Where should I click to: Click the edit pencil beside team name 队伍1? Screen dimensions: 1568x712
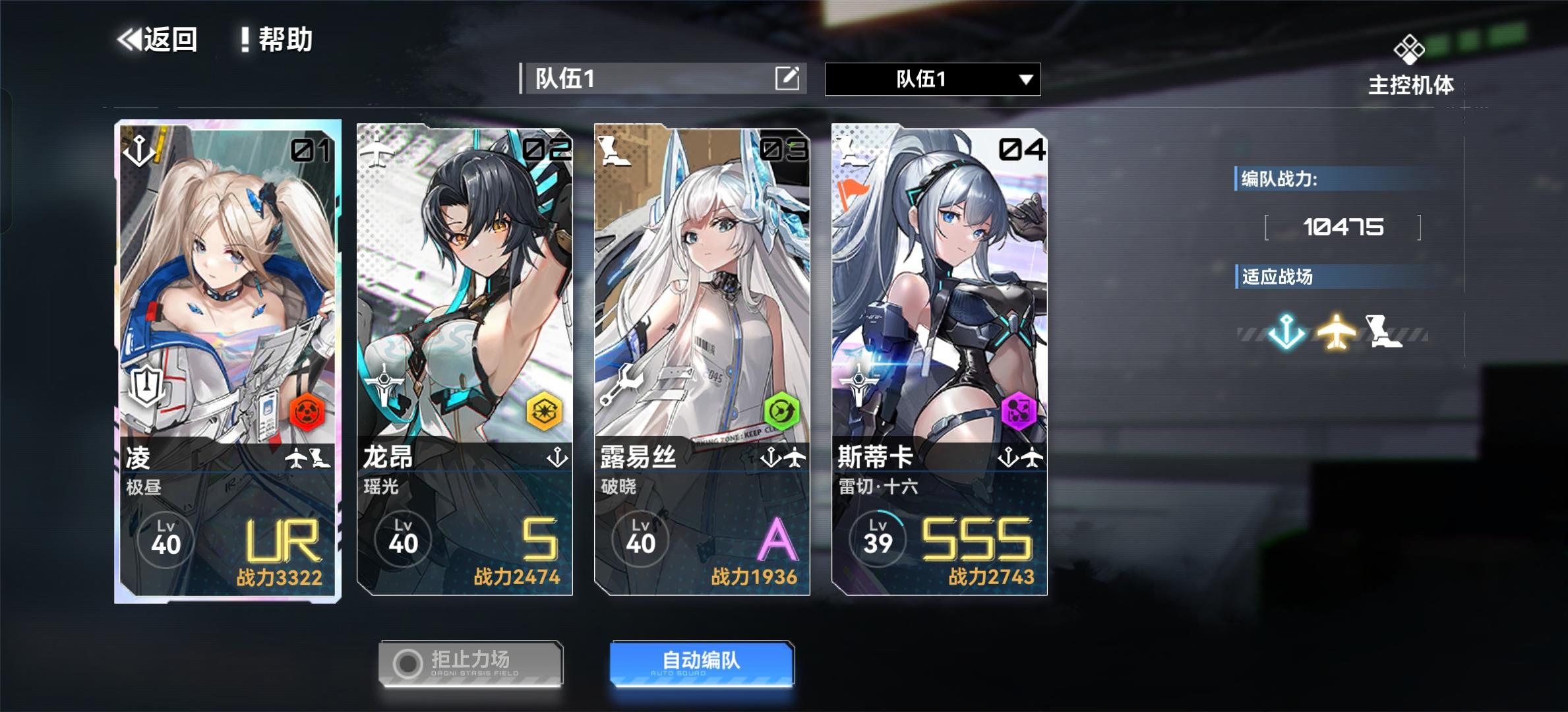[x=788, y=78]
